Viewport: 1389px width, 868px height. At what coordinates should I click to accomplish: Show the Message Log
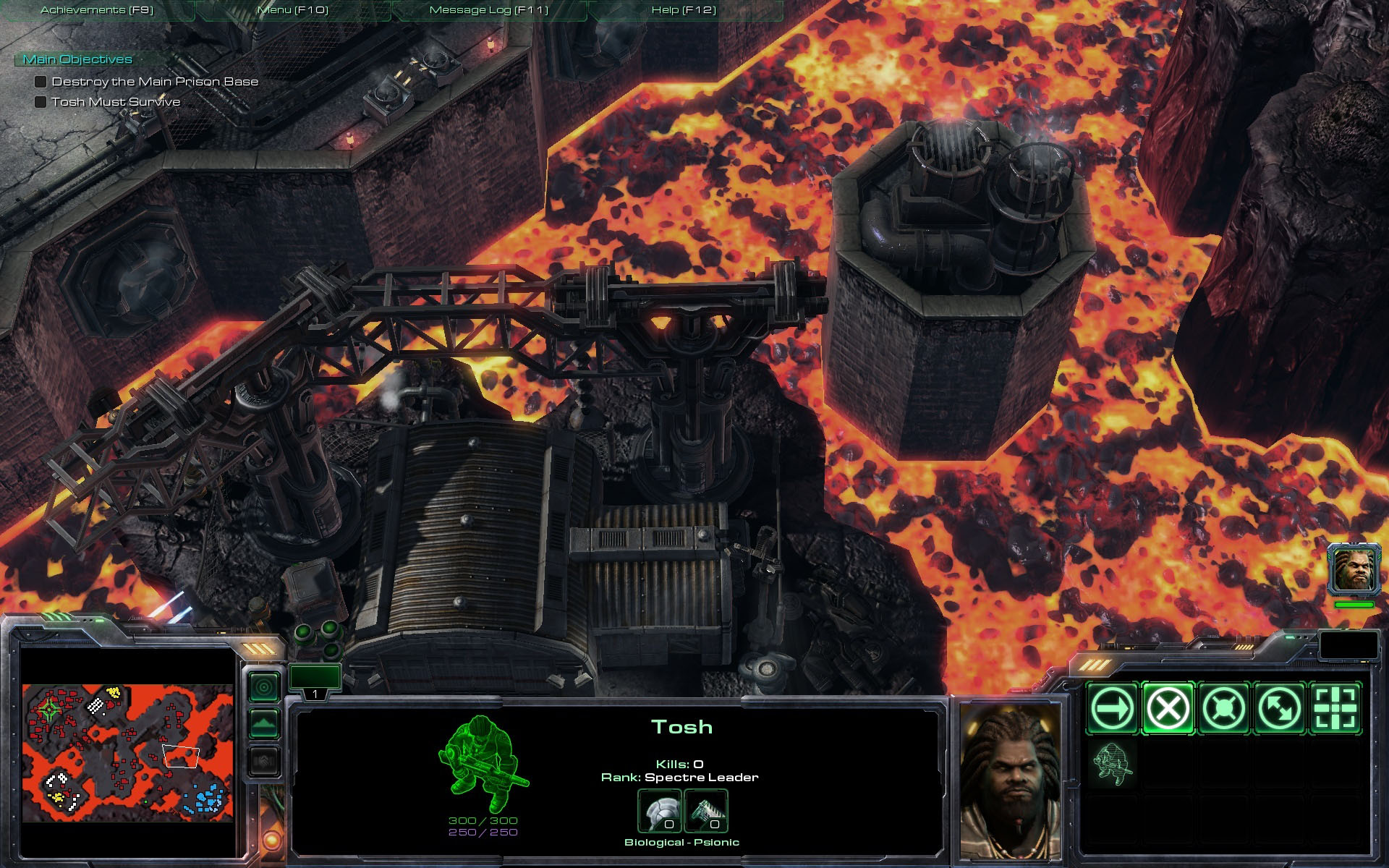coord(488,10)
